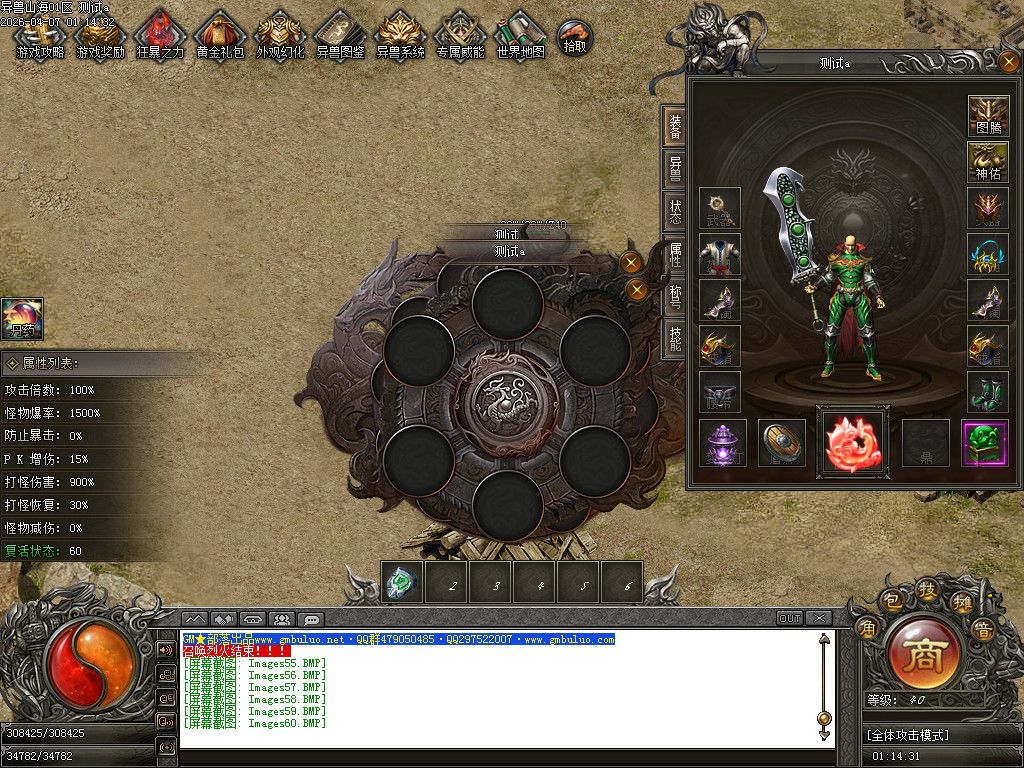The width and height of the screenshot is (1024, 768).
Task: Switch to the 属性 attributes tab
Action: (675, 254)
